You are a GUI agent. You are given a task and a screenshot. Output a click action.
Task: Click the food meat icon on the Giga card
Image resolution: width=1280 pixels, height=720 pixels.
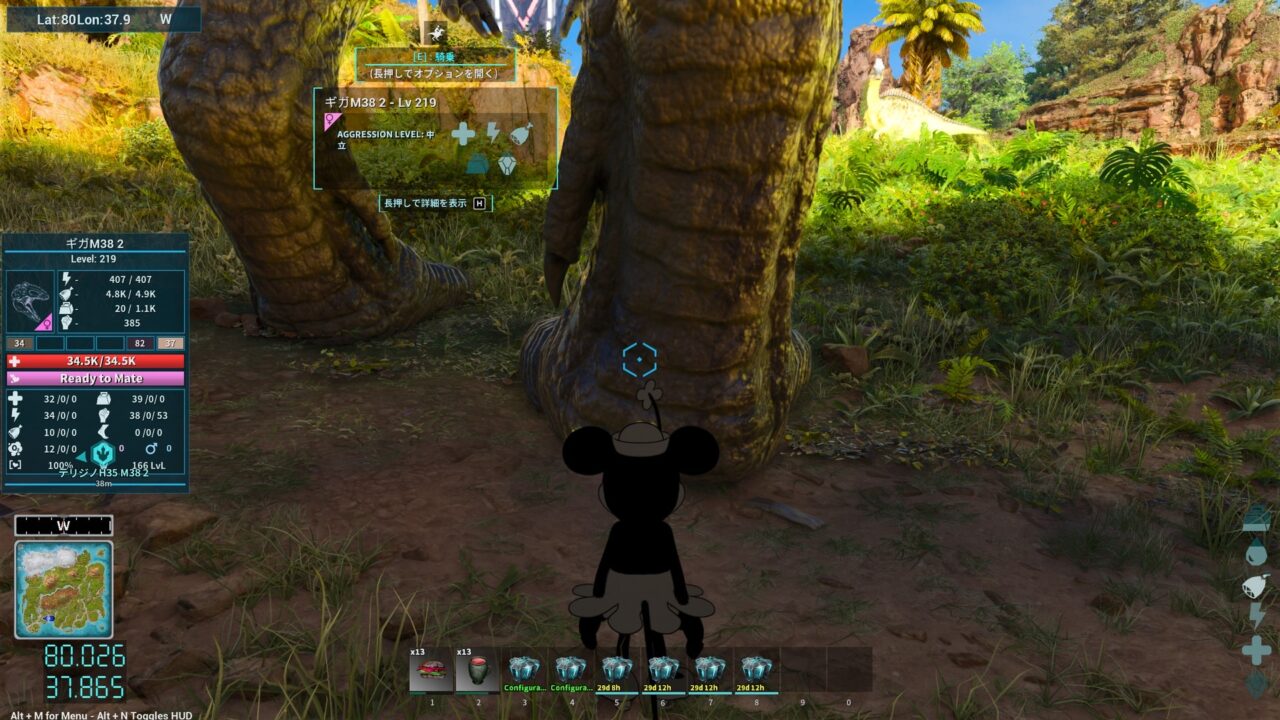(x=520, y=133)
